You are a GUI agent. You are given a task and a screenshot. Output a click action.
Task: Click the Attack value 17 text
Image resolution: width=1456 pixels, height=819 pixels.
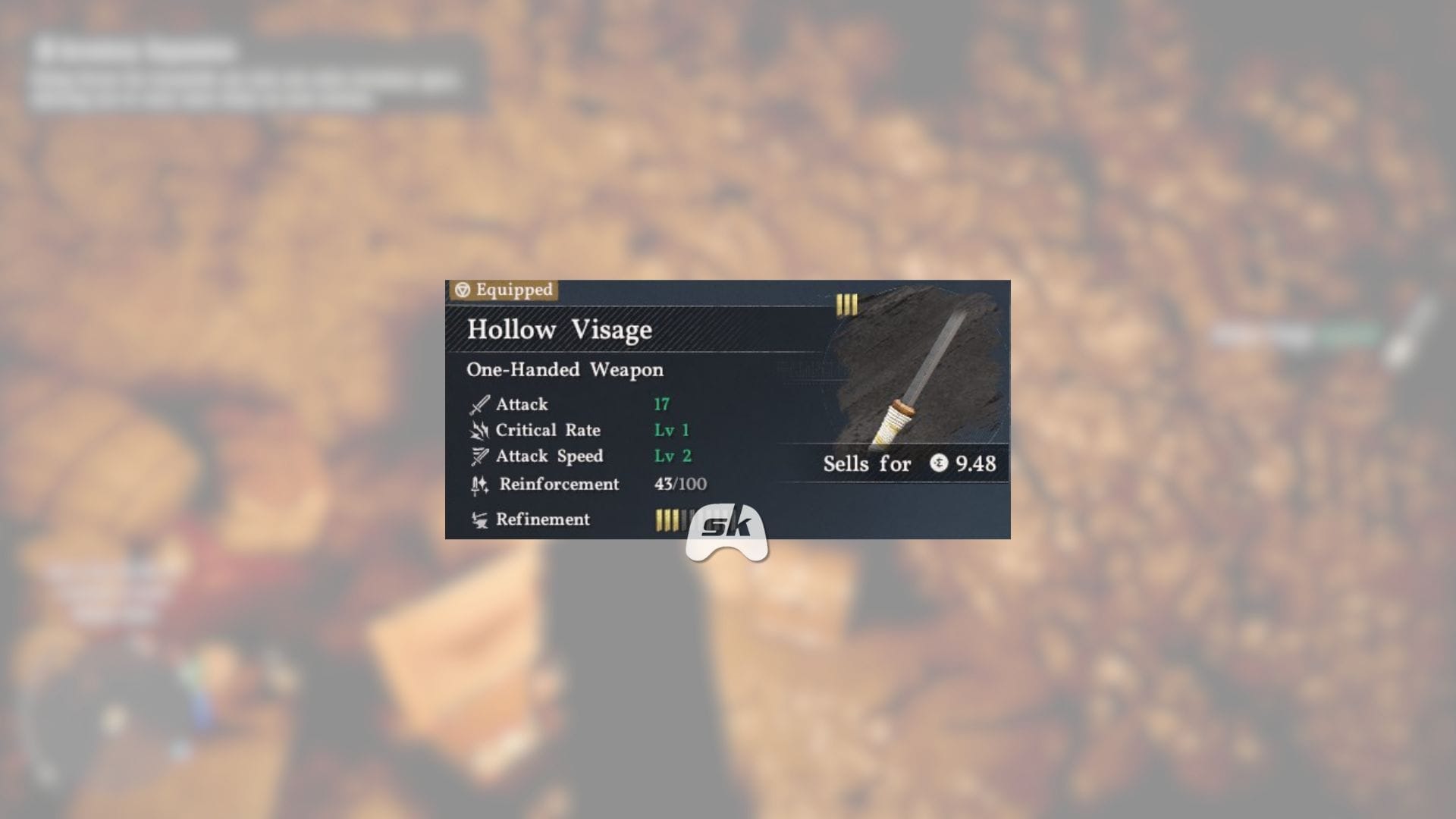click(x=661, y=403)
